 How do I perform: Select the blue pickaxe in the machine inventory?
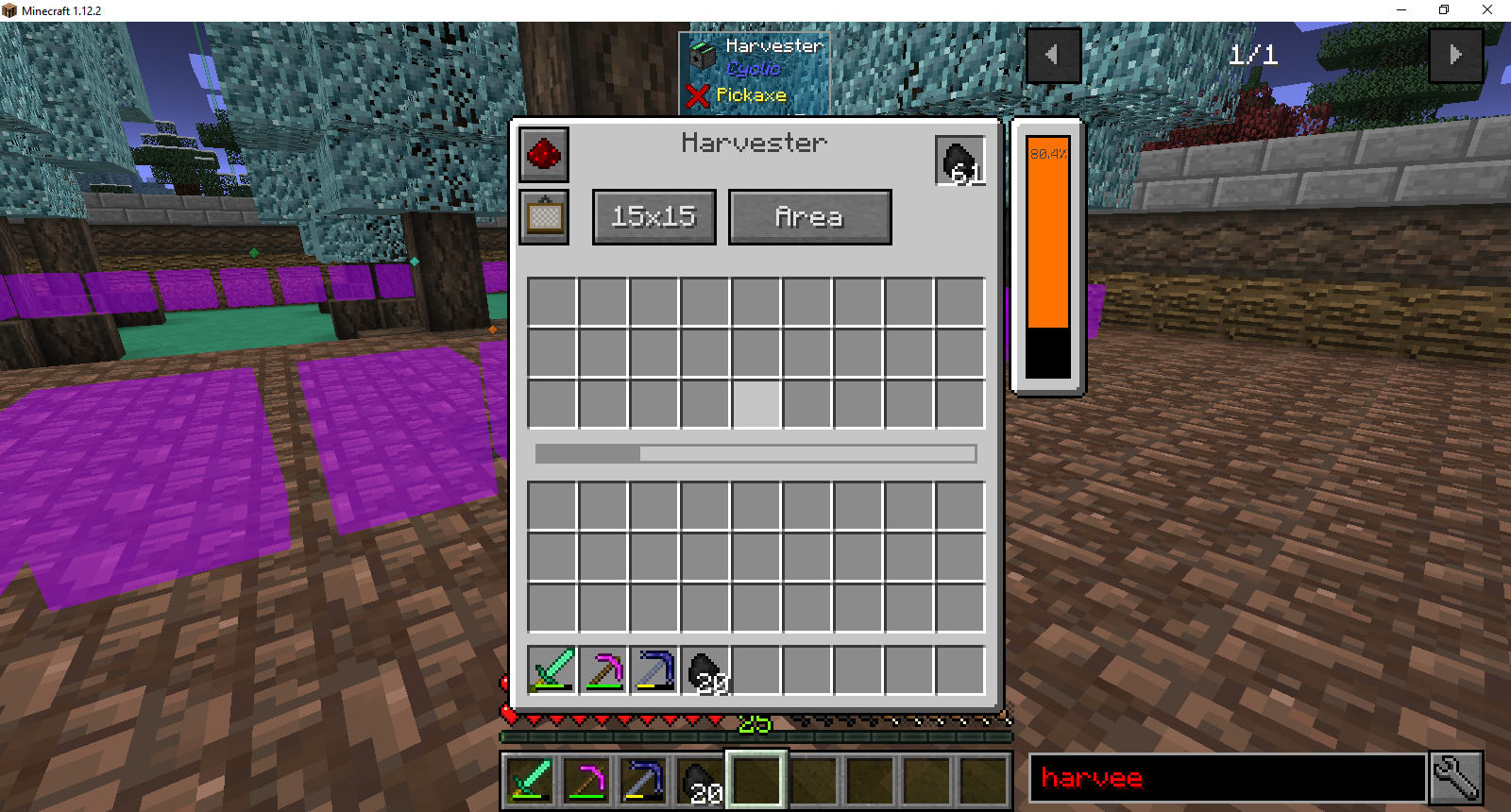[x=654, y=670]
